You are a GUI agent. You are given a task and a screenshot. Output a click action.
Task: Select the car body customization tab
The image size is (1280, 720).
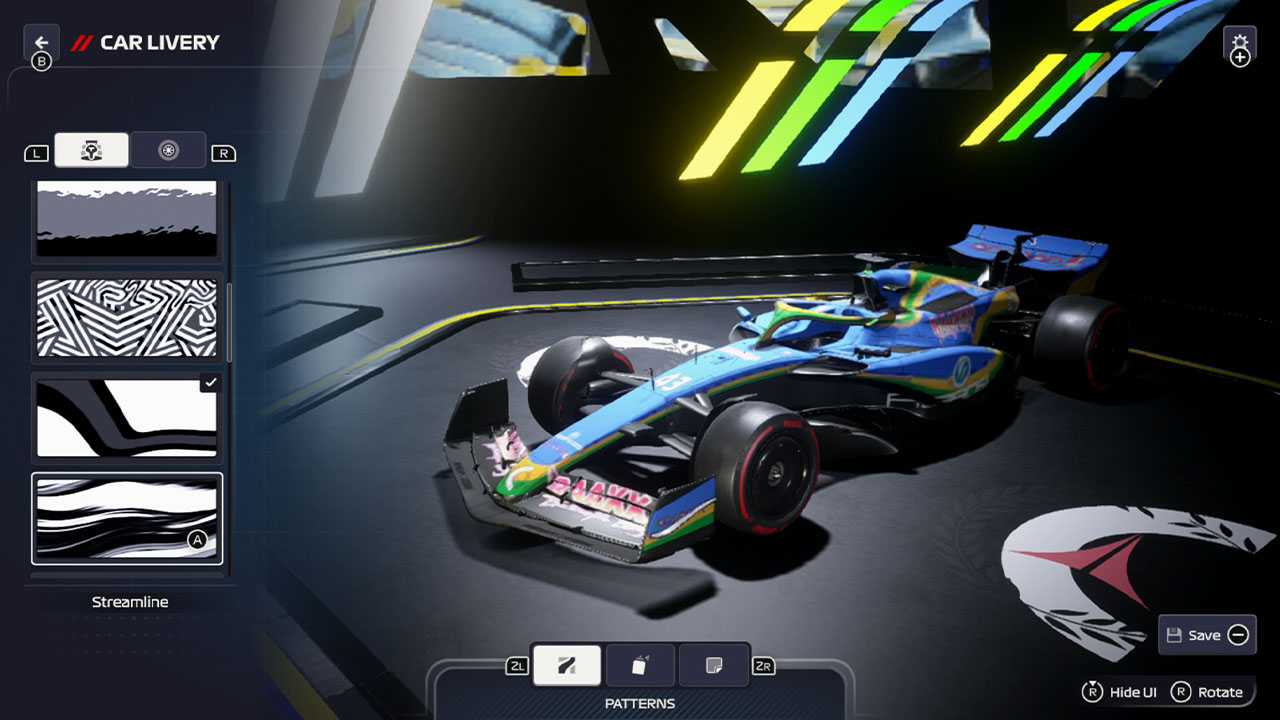[91, 150]
